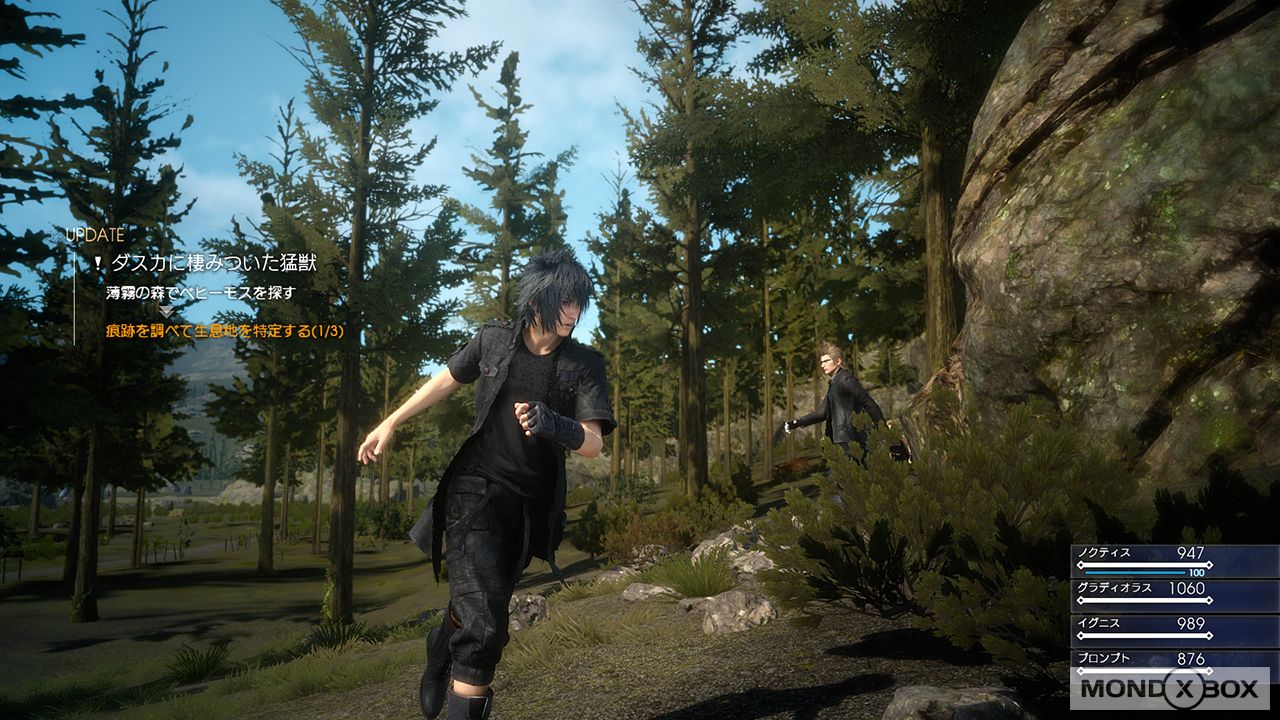Viewport: 1280px width, 720px height.
Task: Click the orange 痕跡を調べて objective (1/3)
Action: [x=225, y=331]
